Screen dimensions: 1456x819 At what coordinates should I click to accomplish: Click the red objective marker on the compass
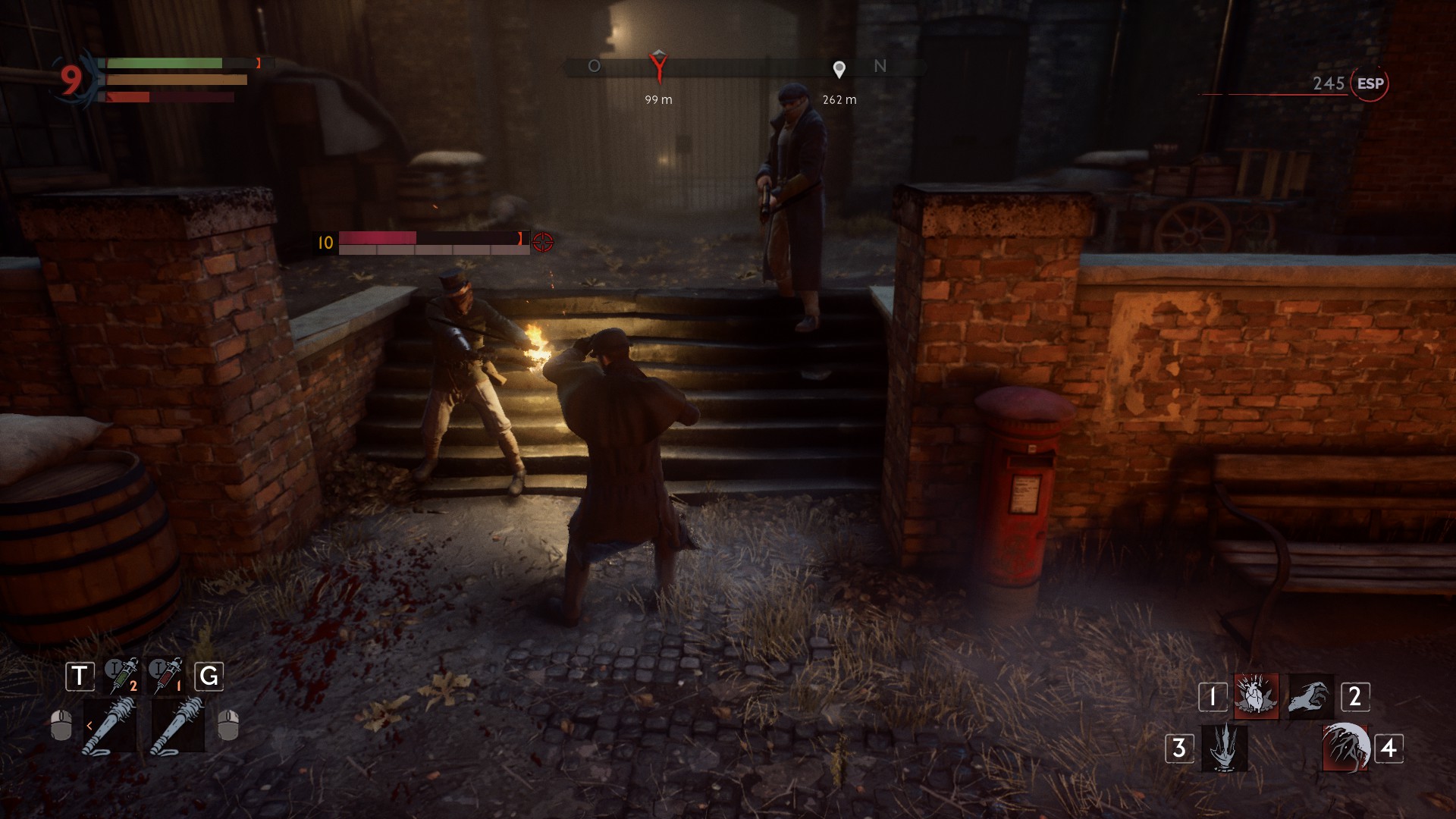tap(658, 66)
